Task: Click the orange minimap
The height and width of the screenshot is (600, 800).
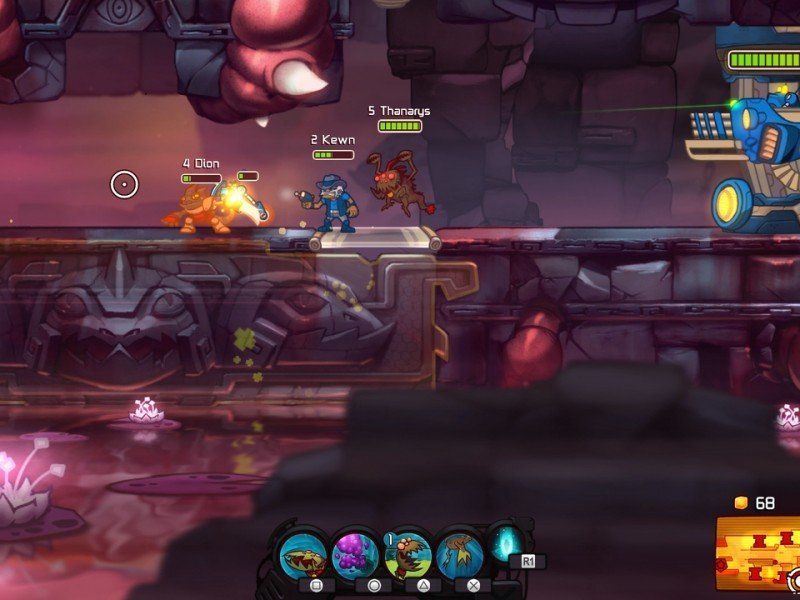Action: (x=758, y=553)
